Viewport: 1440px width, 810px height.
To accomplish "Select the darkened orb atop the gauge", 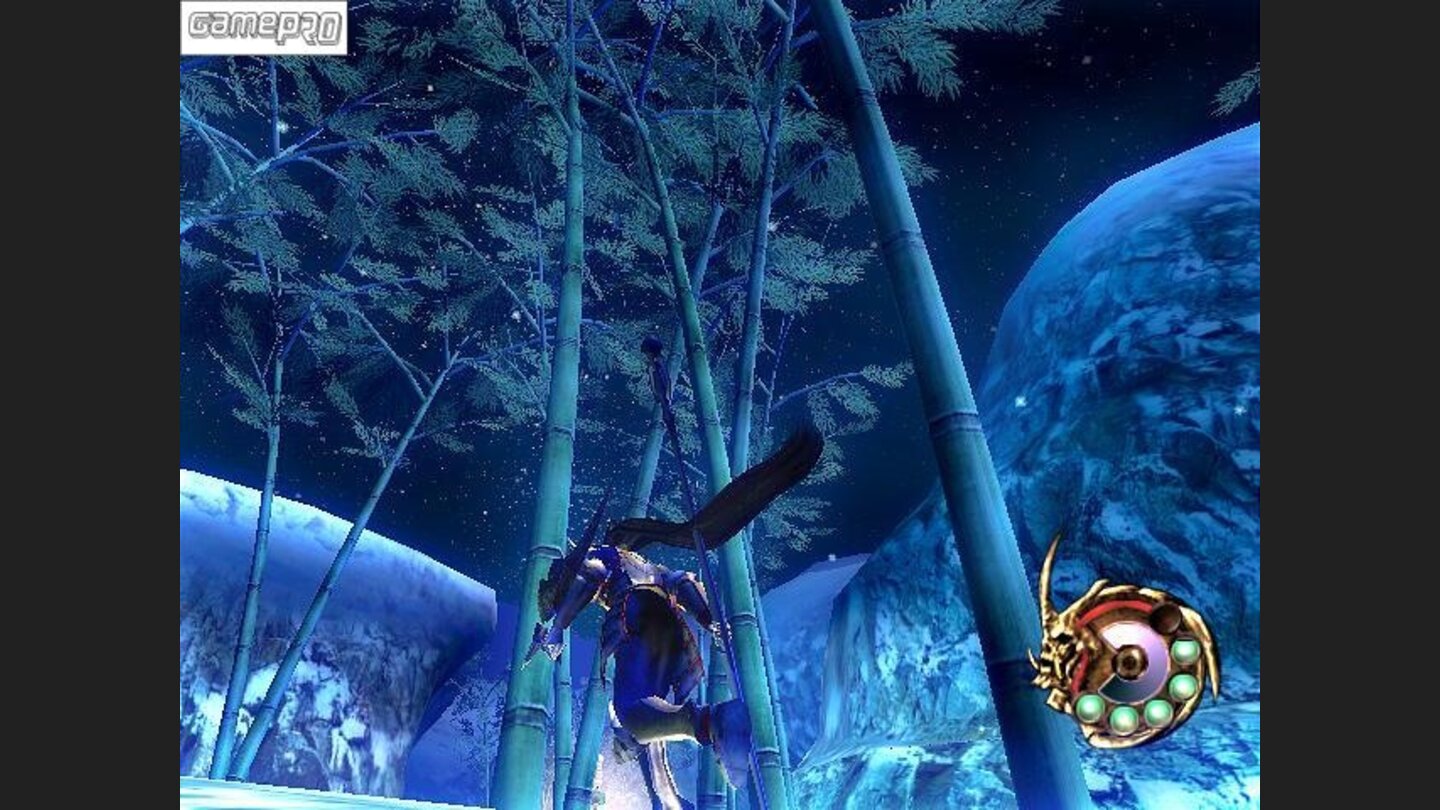I will click(1165, 619).
